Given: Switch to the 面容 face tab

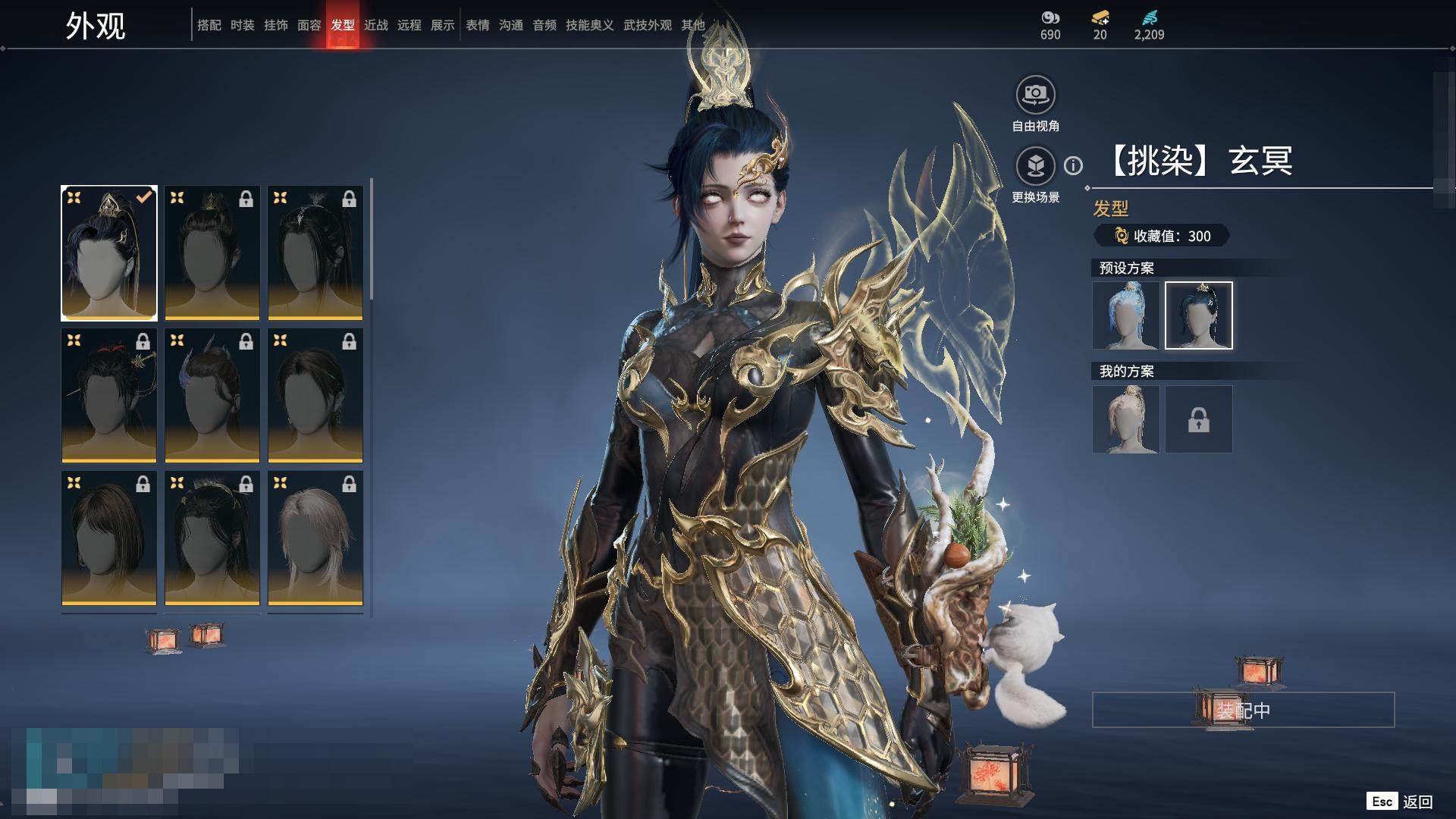Looking at the screenshot, I should click(309, 25).
